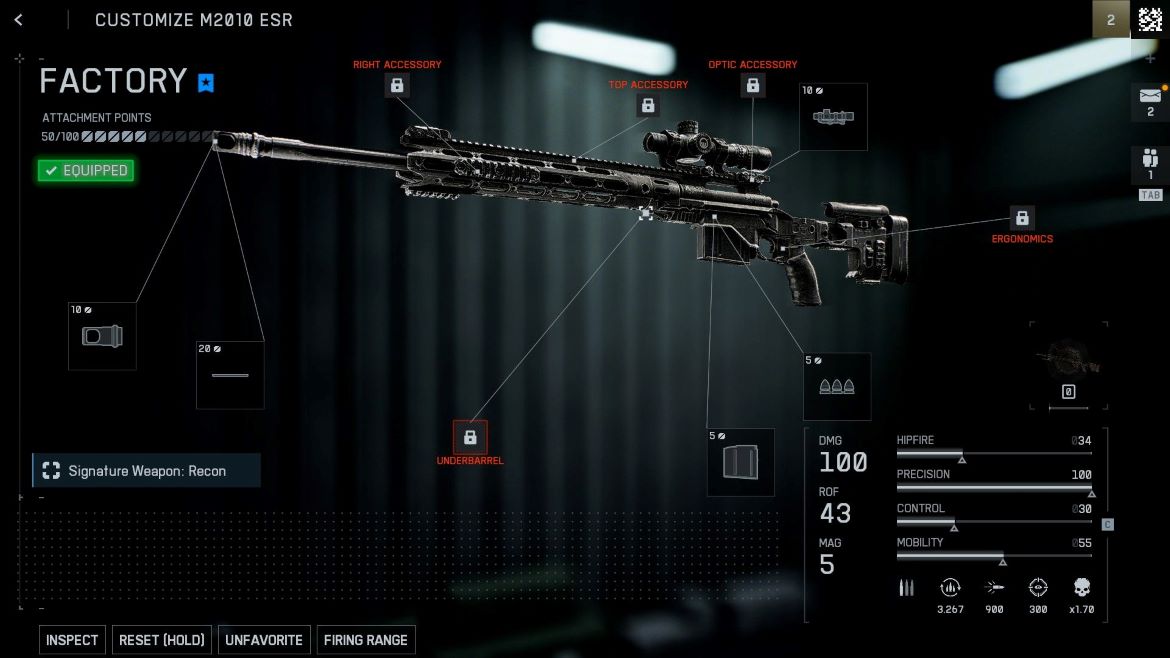The height and width of the screenshot is (658, 1170).
Task: Open the mail notifications icon
Action: tap(1149, 97)
